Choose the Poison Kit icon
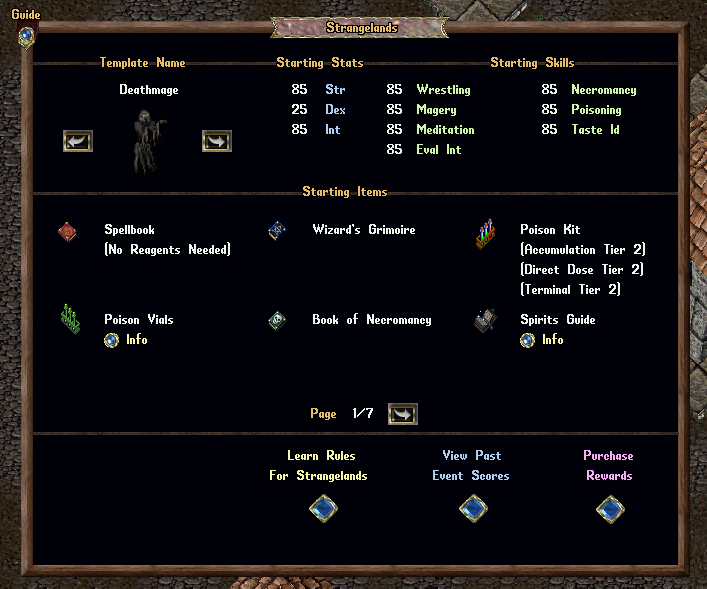The width and height of the screenshot is (707, 589). tap(486, 236)
